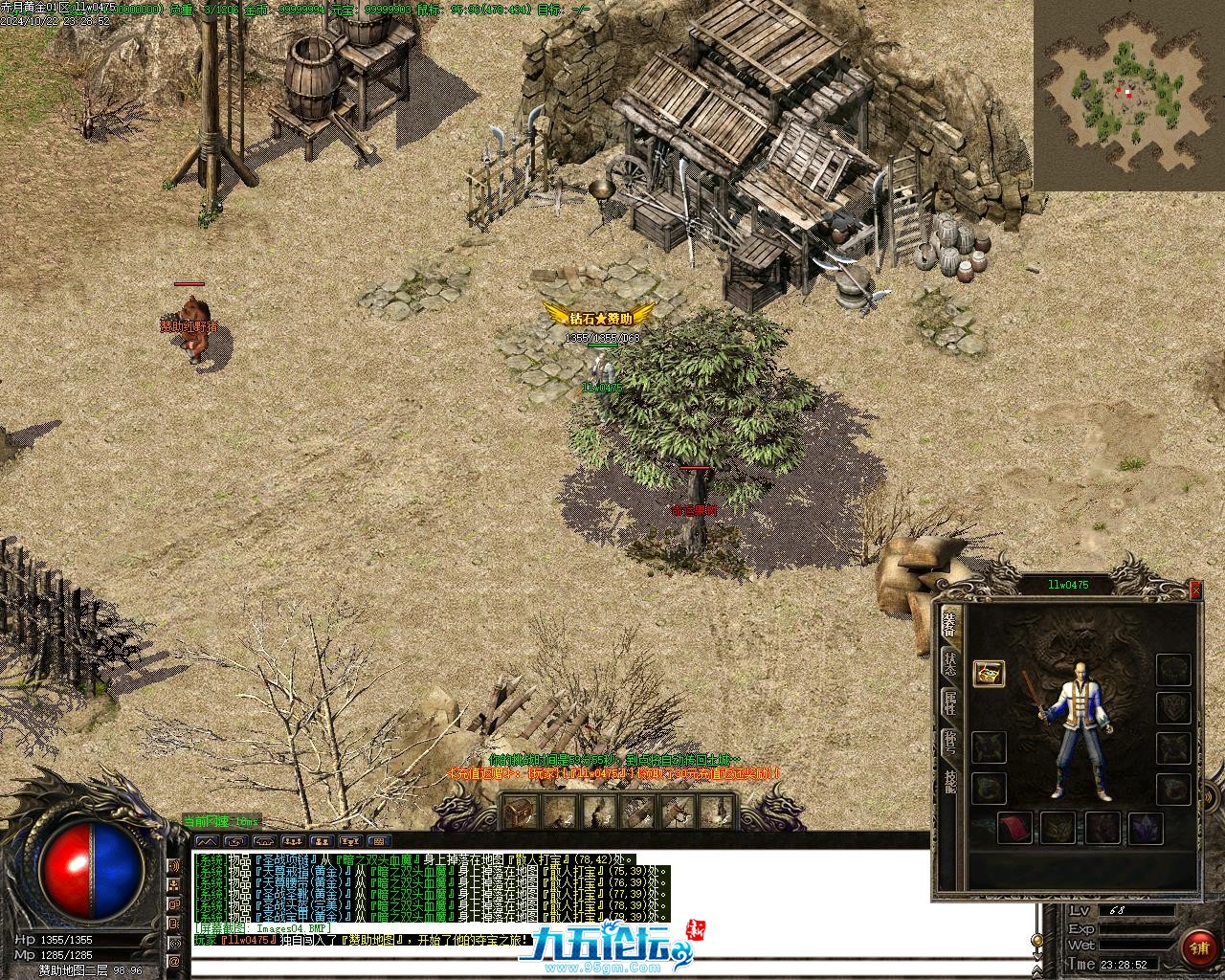Click the character portrait in equipment panel
This screenshot has height=980, width=1225.
point(1081,729)
